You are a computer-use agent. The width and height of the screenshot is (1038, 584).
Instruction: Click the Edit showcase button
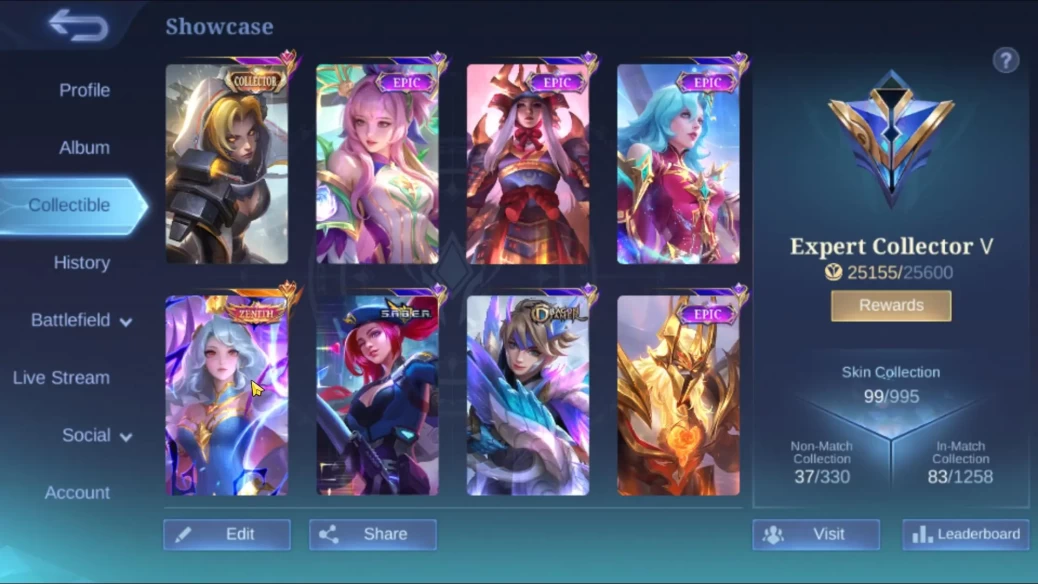click(227, 534)
